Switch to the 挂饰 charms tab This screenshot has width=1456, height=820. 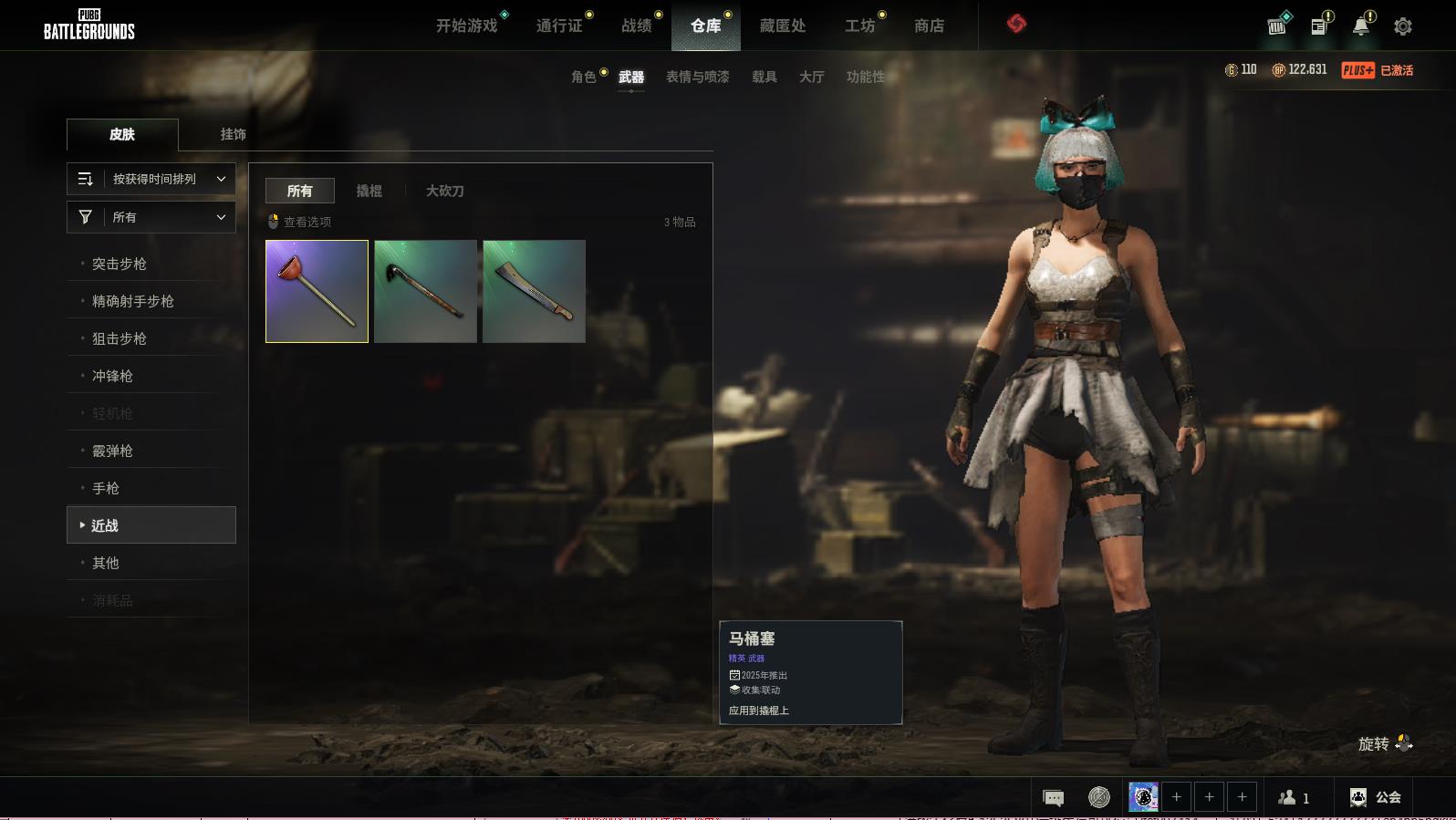233,134
